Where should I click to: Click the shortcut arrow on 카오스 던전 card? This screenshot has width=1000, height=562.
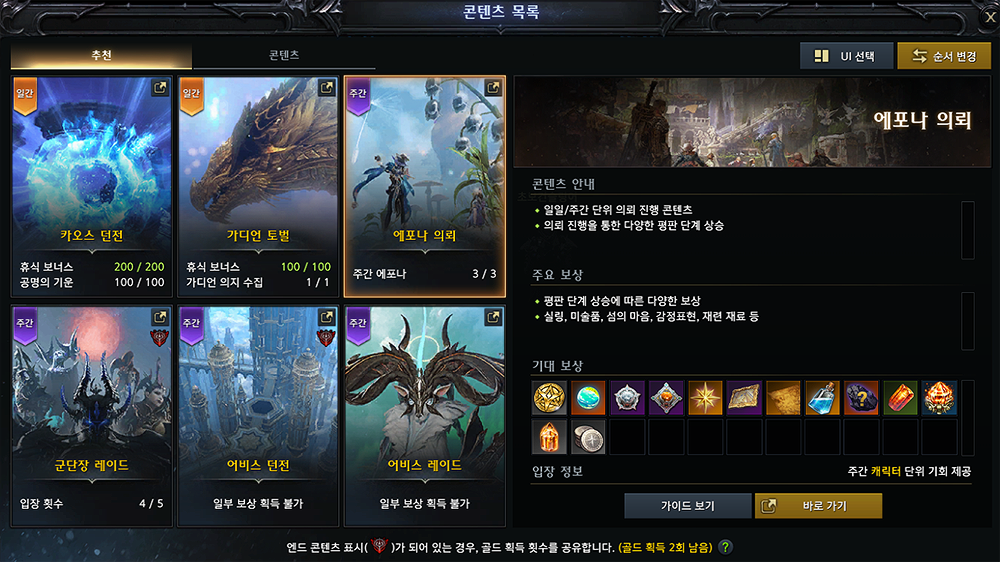click(x=159, y=88)
